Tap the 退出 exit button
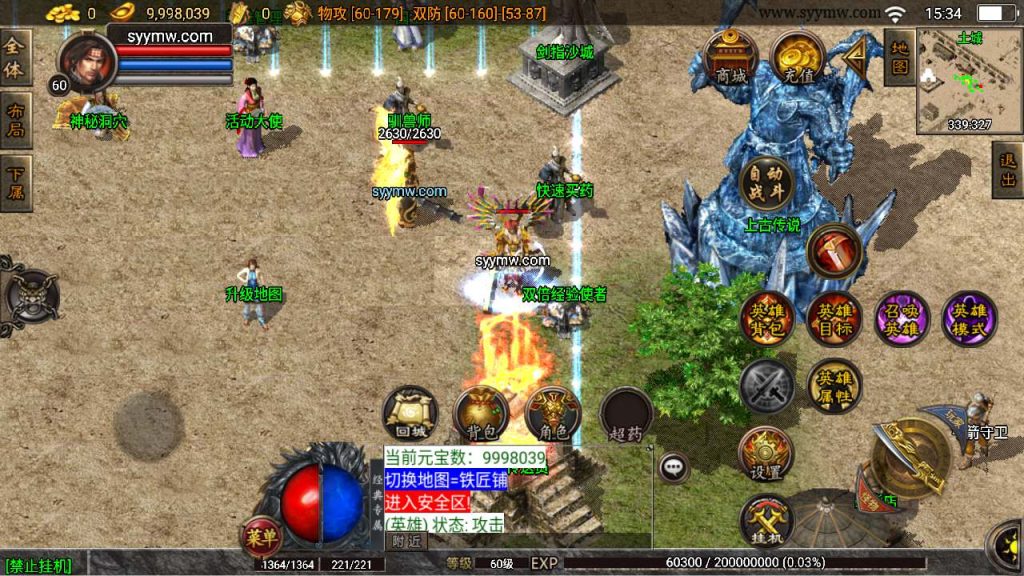1024x576 pixels. [1008, 170]
